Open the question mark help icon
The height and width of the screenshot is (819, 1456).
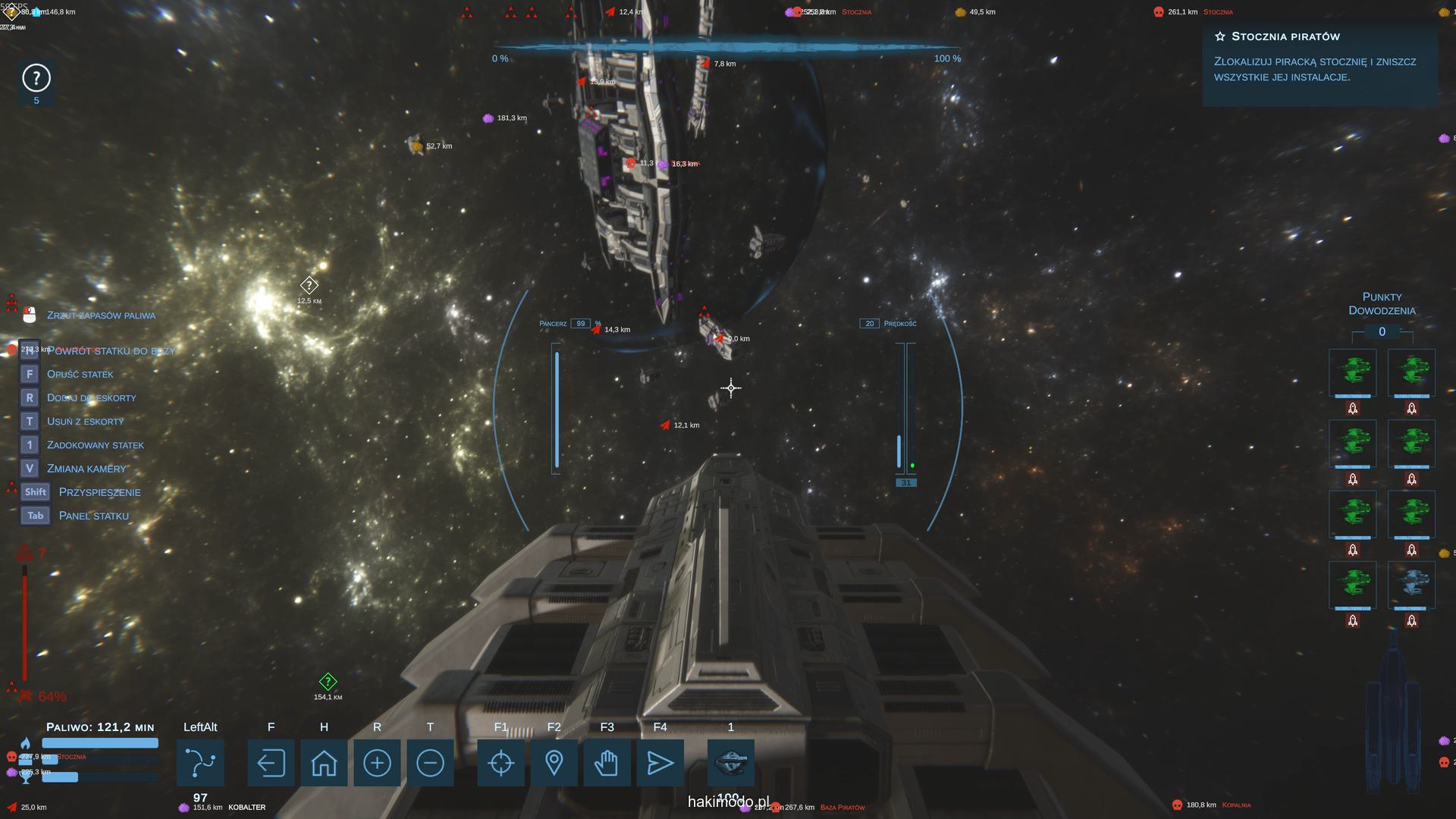click(x=36, y=78)
